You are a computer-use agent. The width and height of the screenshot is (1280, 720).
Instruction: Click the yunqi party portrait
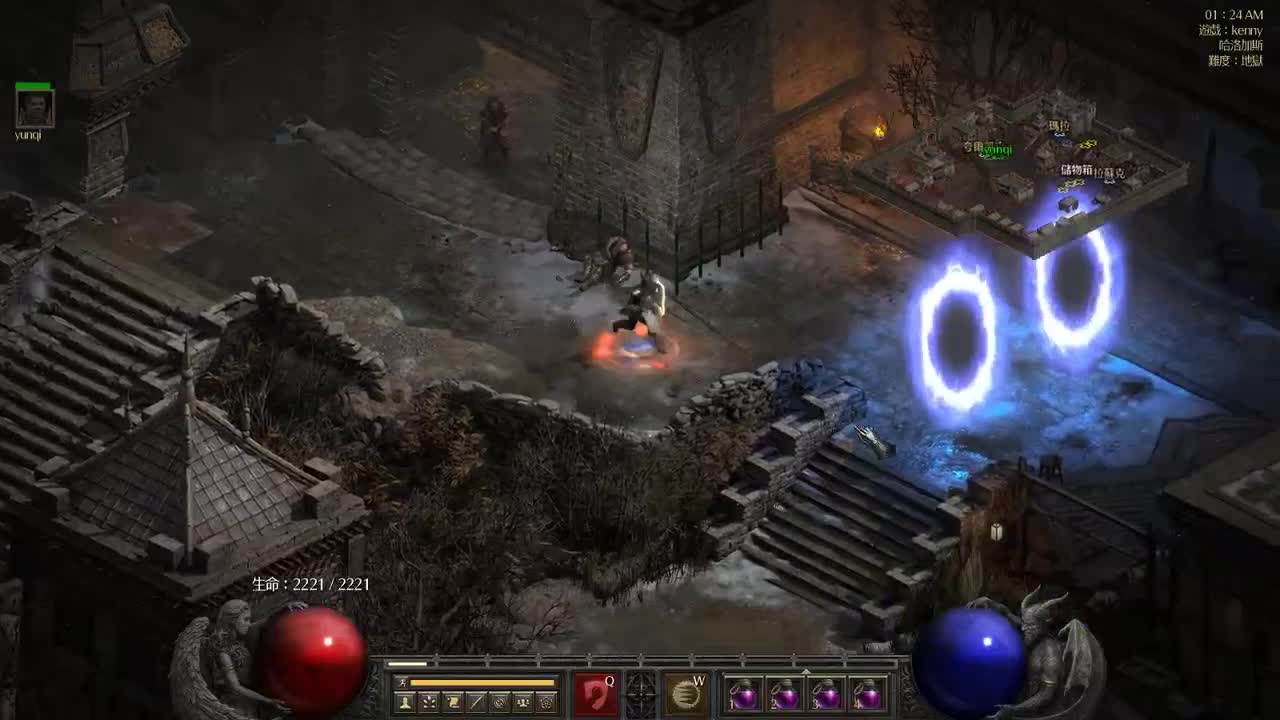(x=35, y=108)
